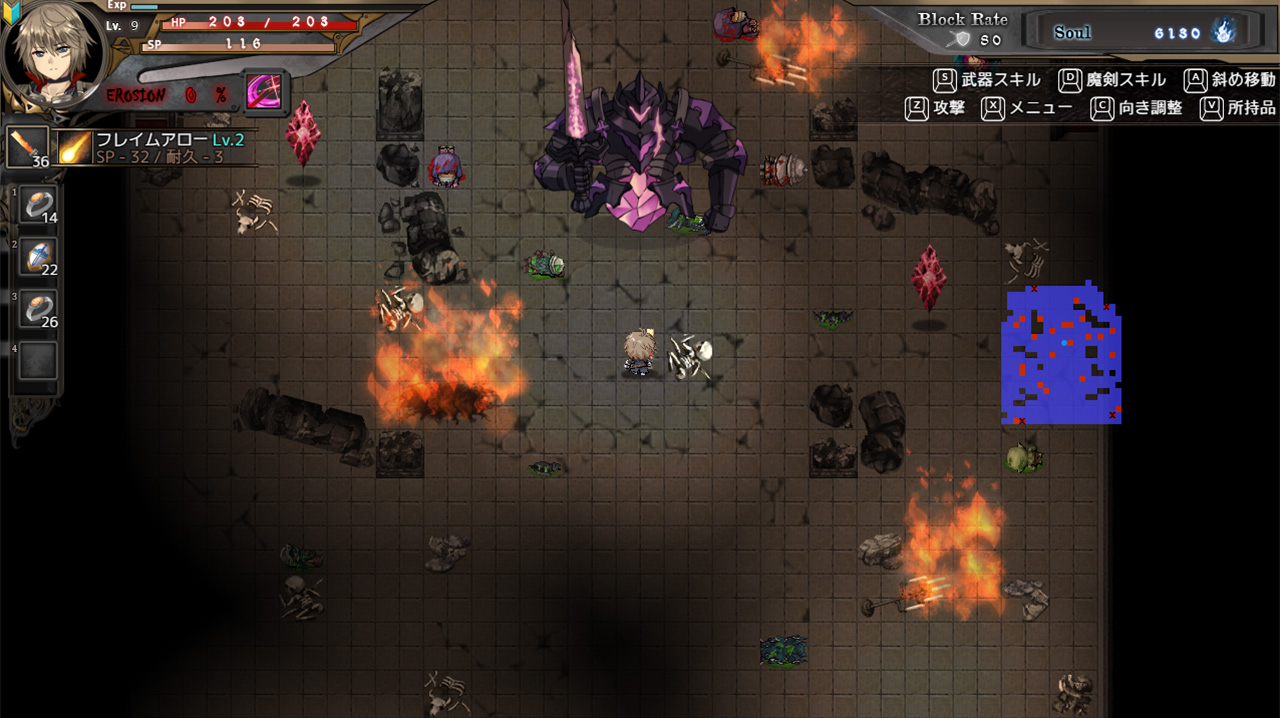Open the blue dungeon minimap

(1061, 355)
